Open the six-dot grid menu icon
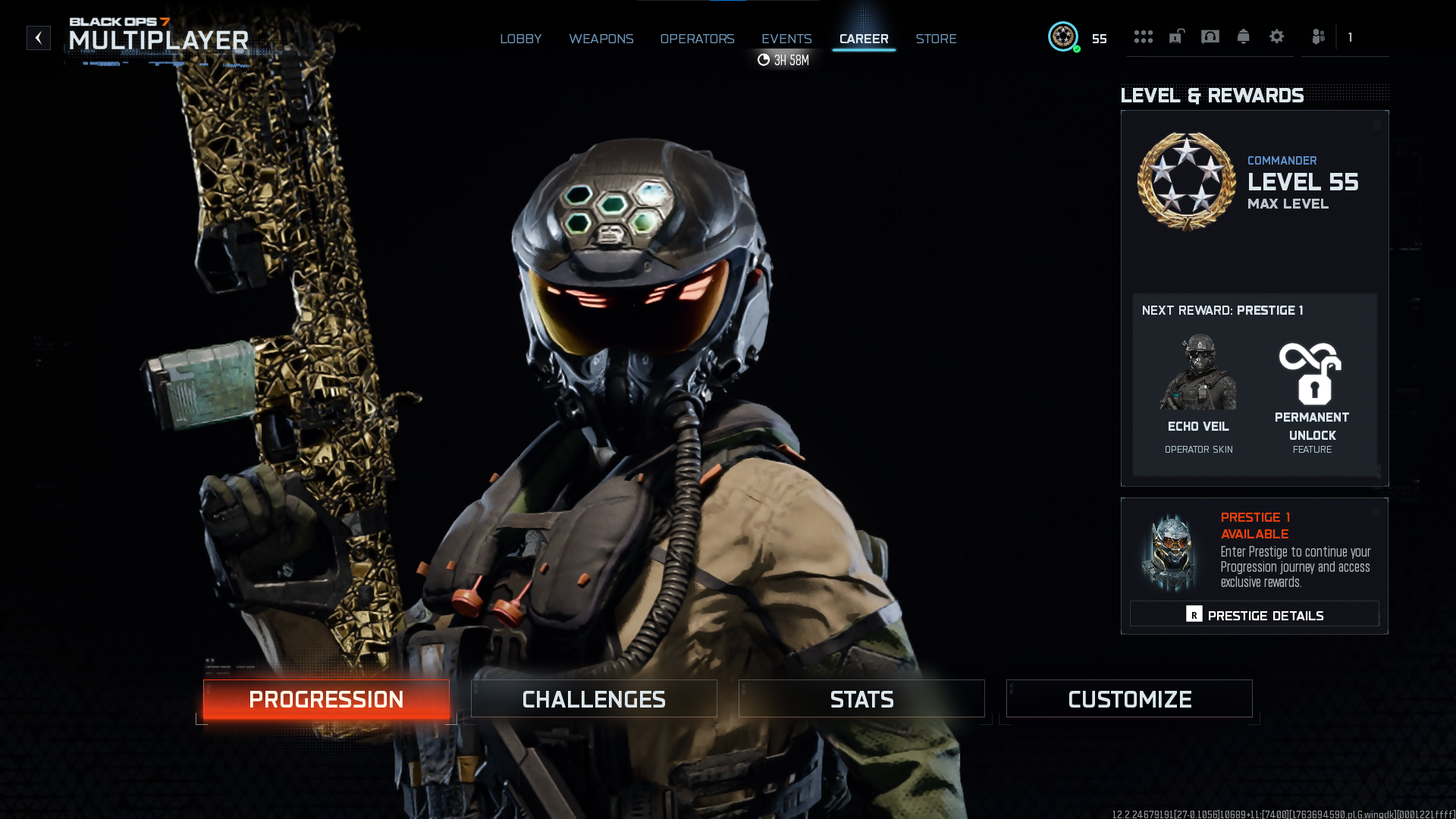1456x819 pixels. pos(1143,36)
